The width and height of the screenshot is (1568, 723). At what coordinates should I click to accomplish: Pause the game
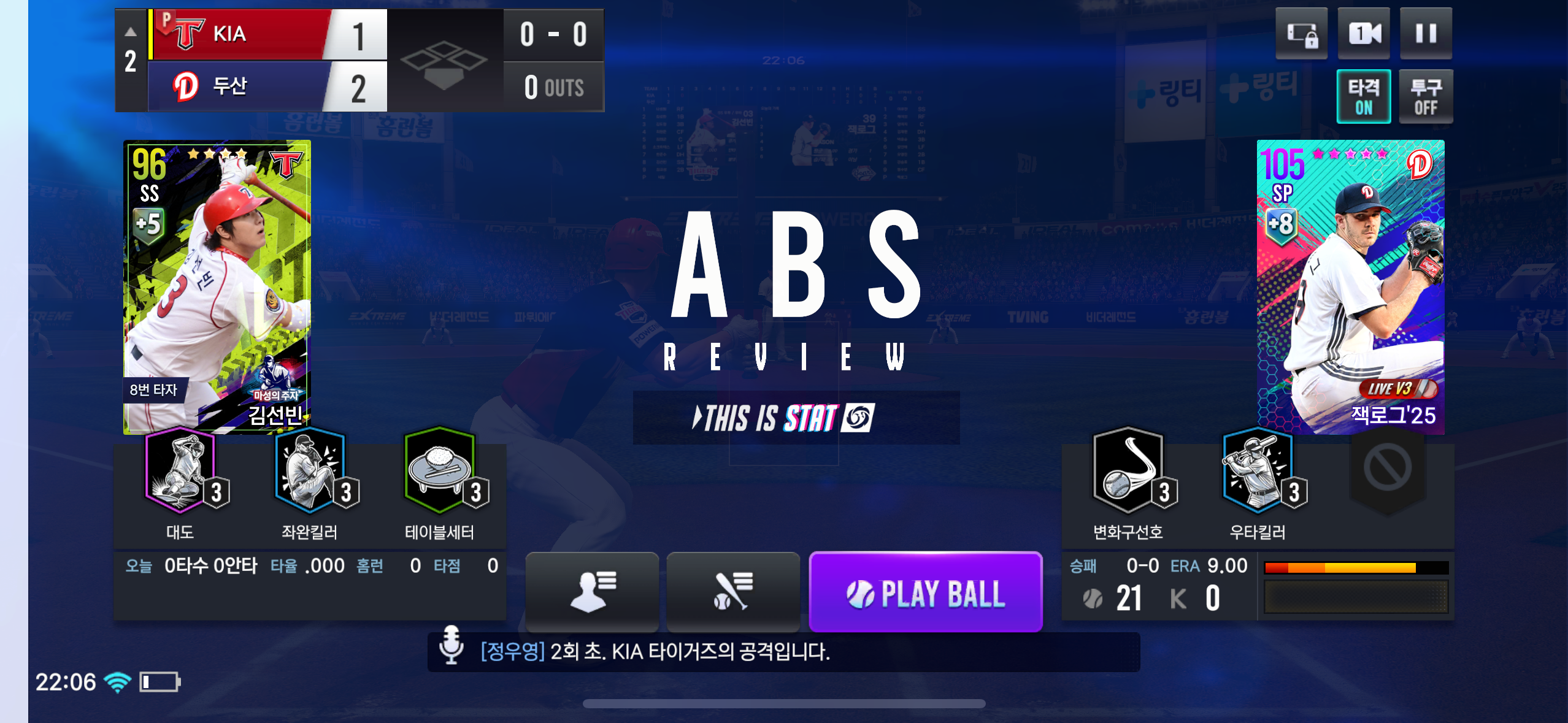(x=1426, y=34)
